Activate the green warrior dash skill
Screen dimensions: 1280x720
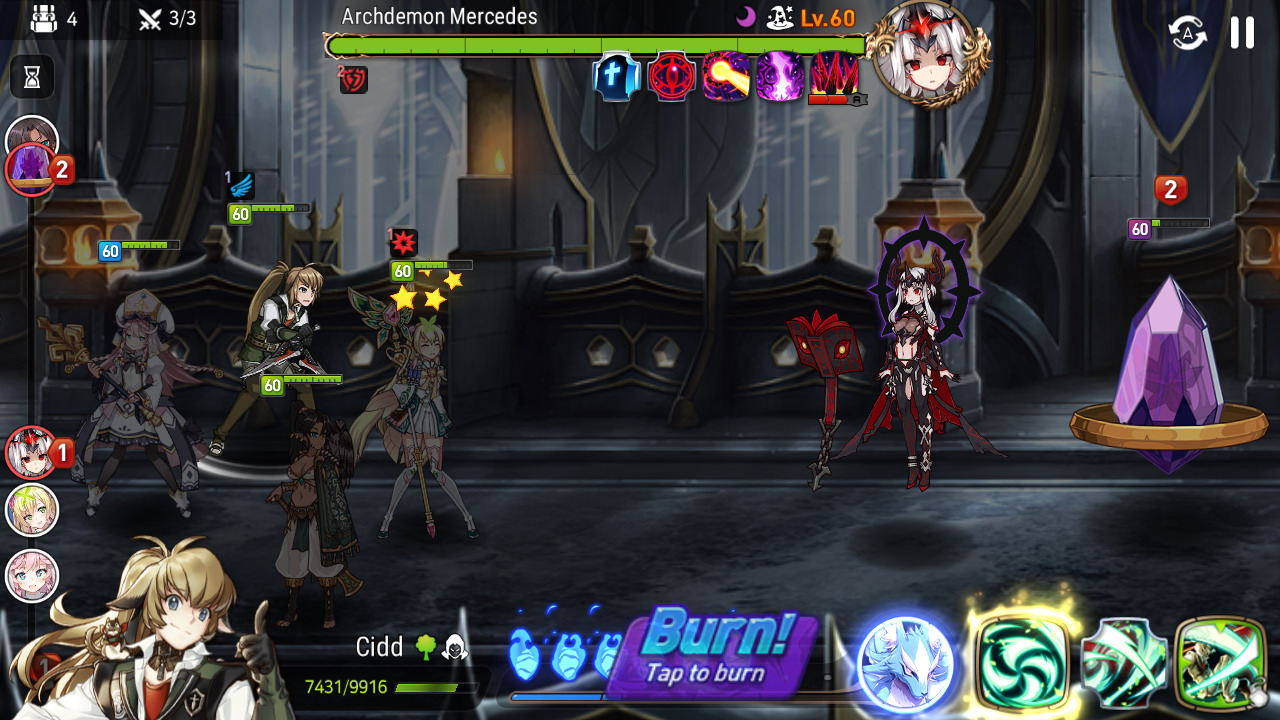pyautogui.click(x=1220, y=662)
